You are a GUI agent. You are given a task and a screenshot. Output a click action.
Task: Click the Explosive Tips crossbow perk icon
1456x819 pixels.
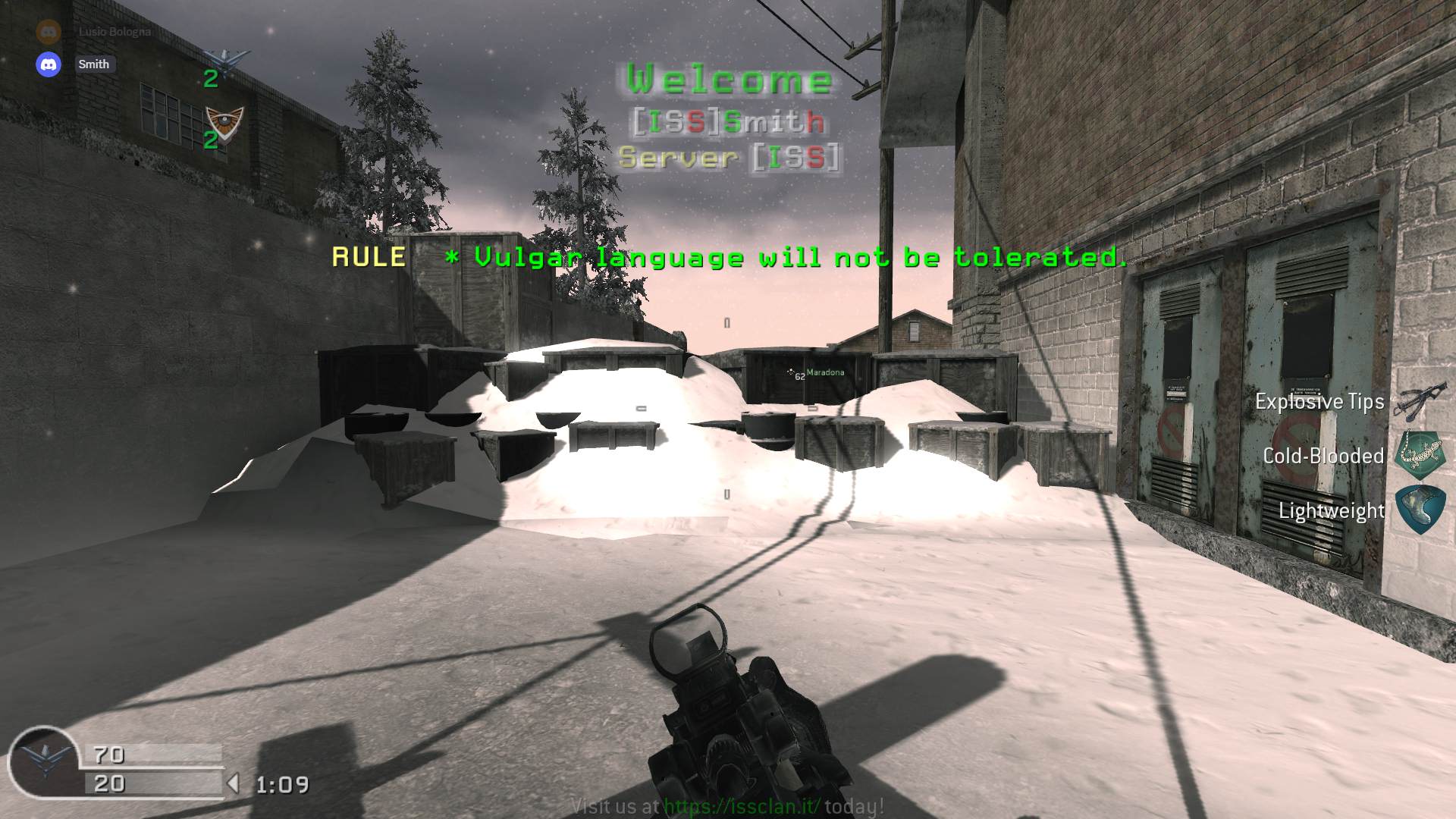(x=1415, y=402)
